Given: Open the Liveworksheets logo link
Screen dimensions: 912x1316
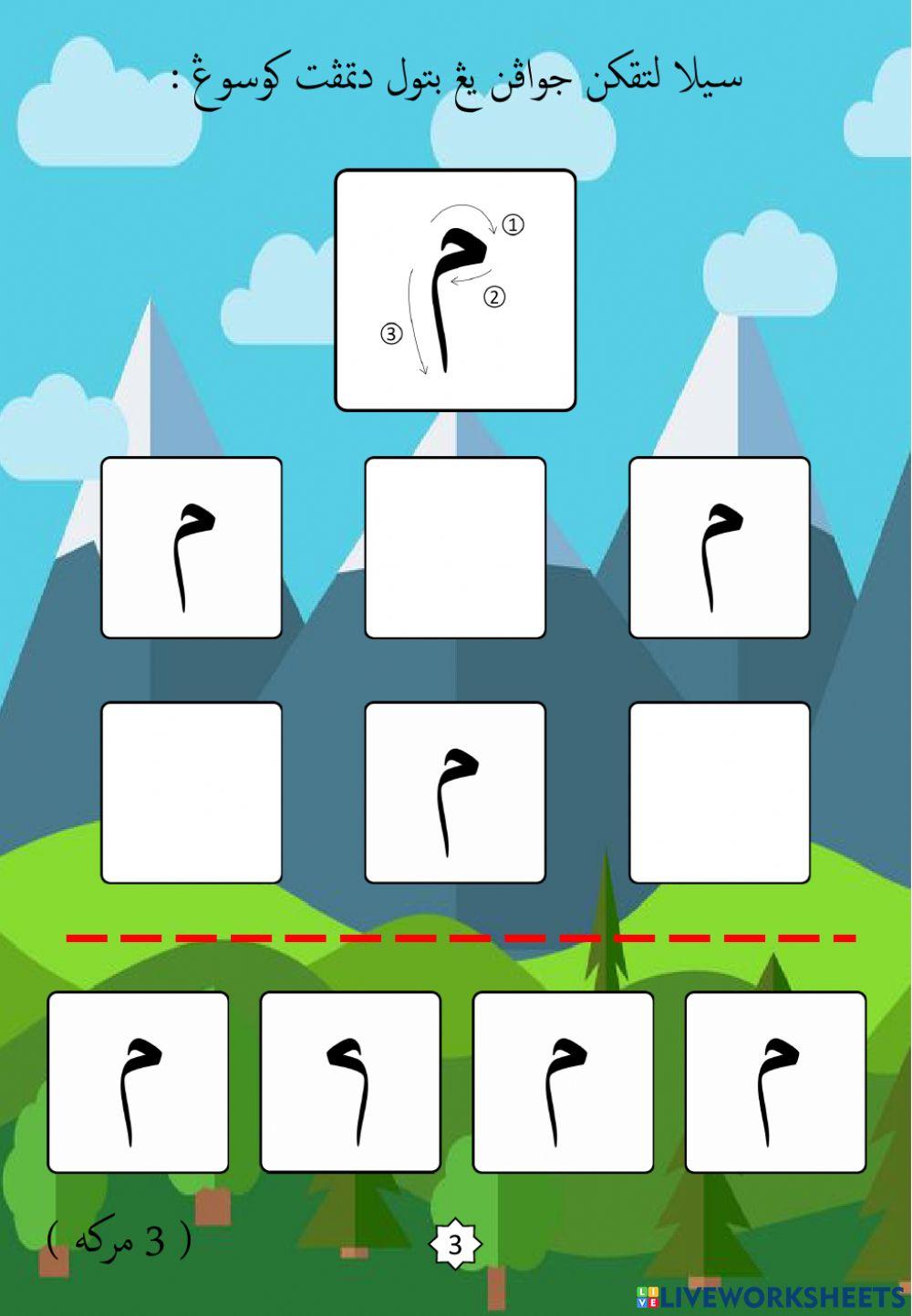Looking at the screenshot, I should point(771,1297).
